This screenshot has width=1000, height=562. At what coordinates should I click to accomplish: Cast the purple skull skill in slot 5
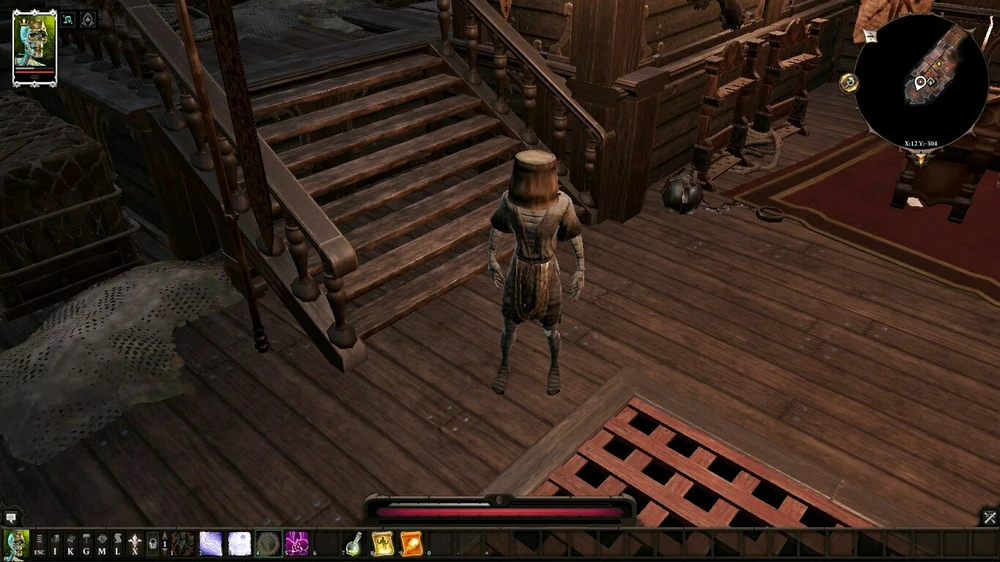coord(296,544)
